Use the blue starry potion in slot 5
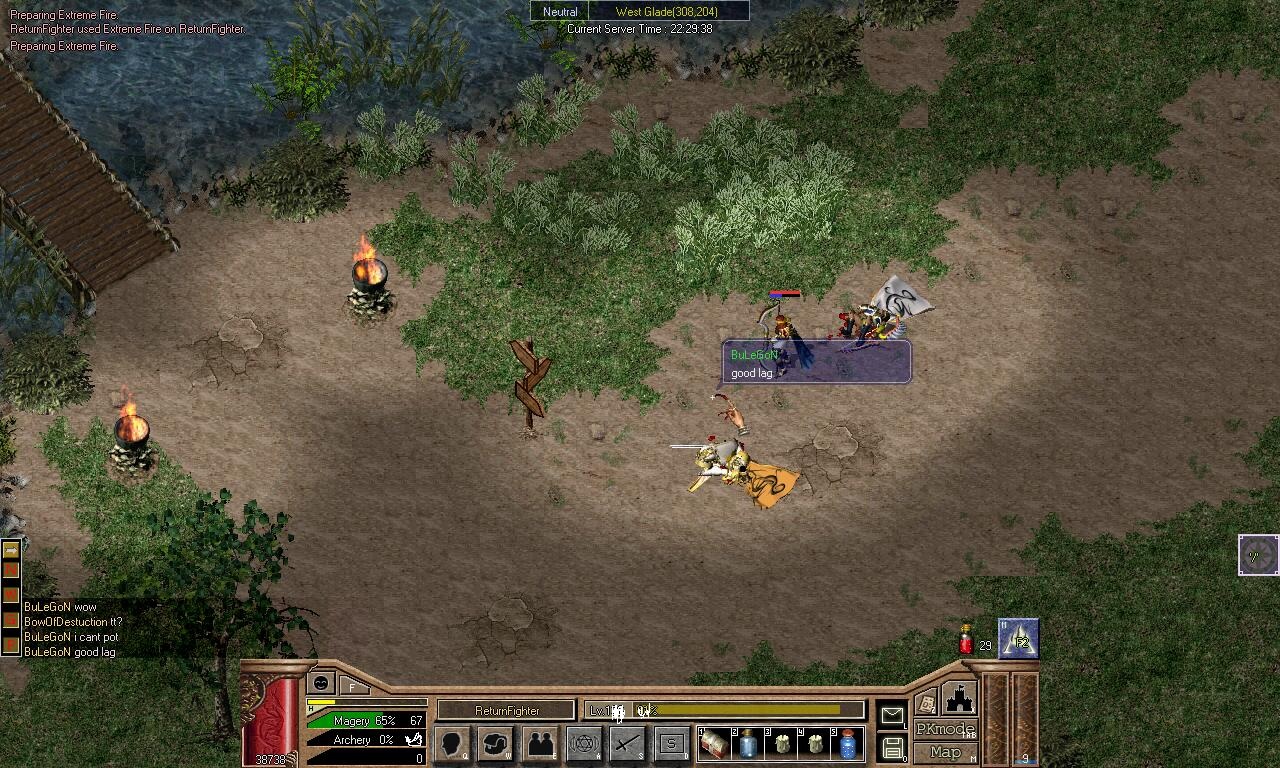This screenshot has height=768, width=1280. 848,744
